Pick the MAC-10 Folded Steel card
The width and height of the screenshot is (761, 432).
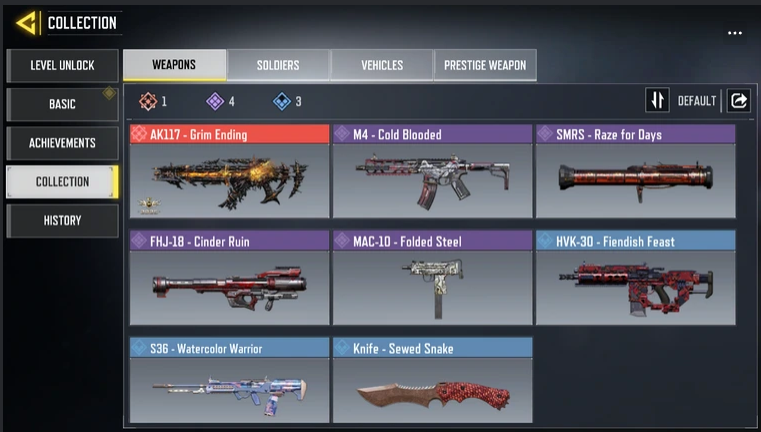432,278
